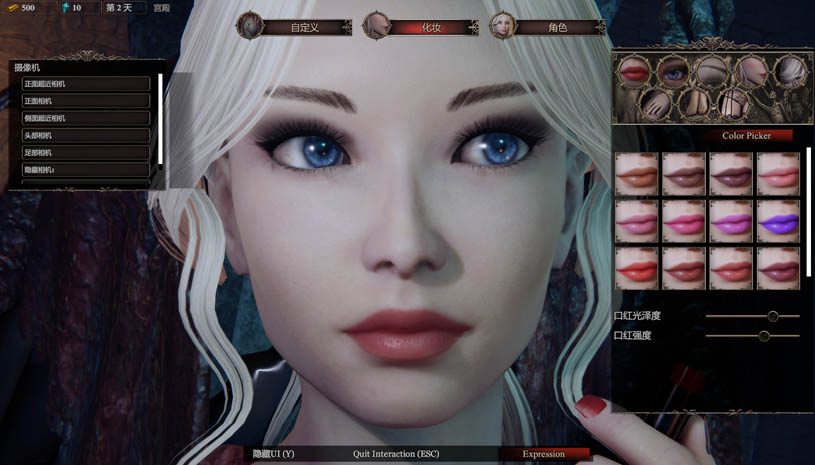Apply the orange-brown lipstick swatch
This screenshot has height=465, width=815.
(636, 174)
